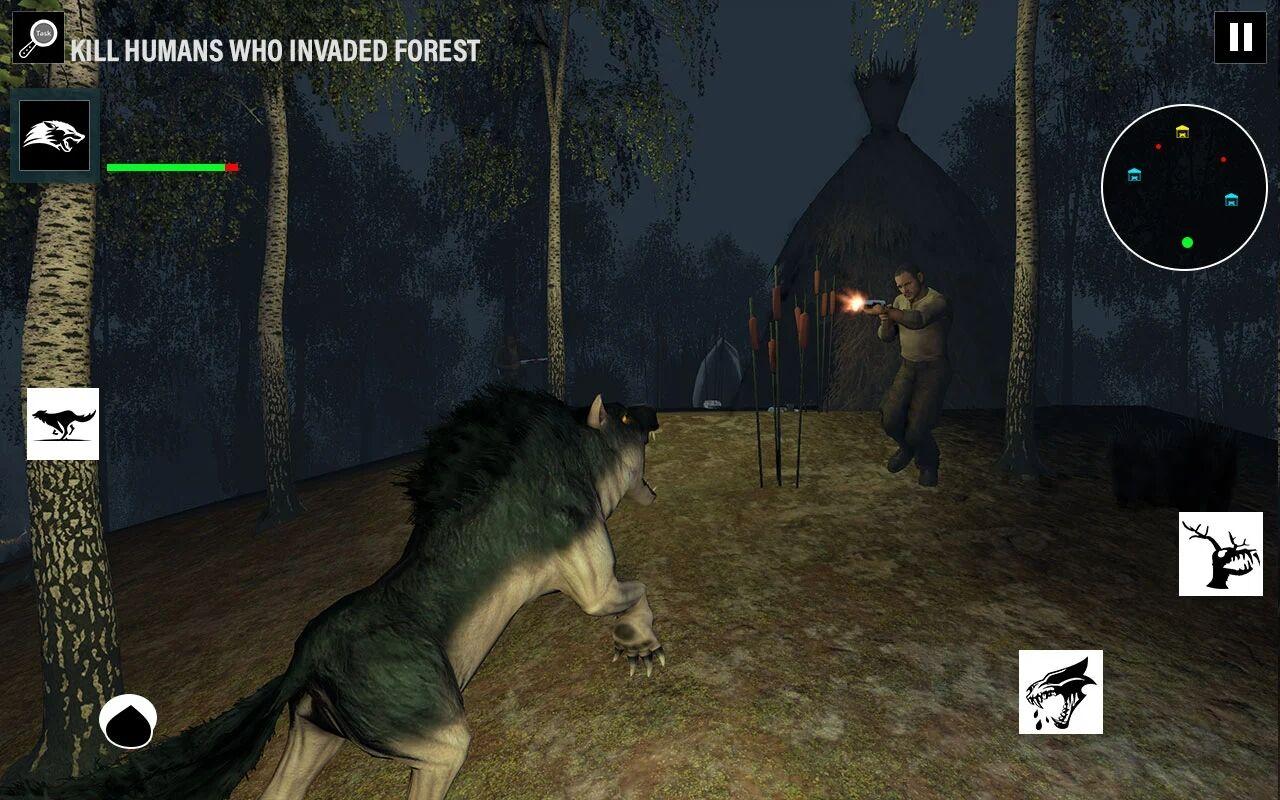Select the KILL HUMANS WHO INVADED FOREST banner
This screenshot has width=1280, height=800.
[274, 46]
